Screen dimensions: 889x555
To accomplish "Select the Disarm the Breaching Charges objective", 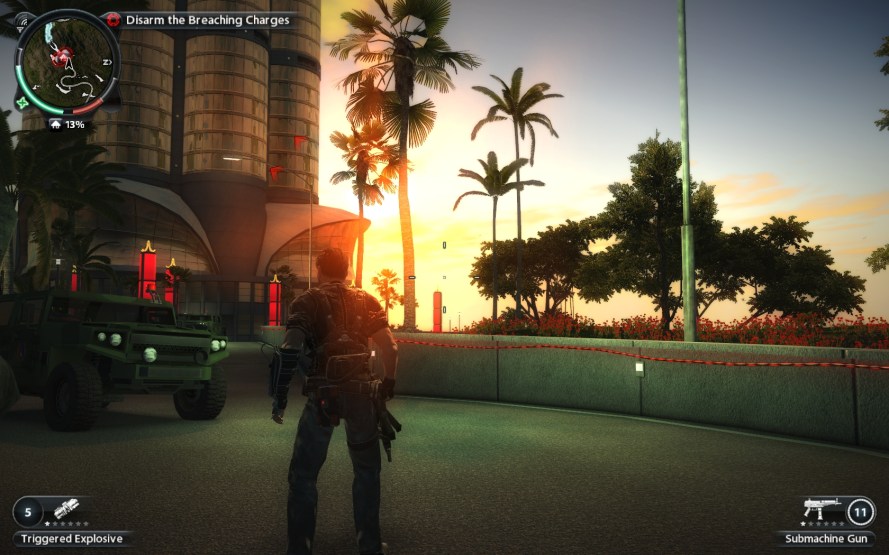I will 207,20.
